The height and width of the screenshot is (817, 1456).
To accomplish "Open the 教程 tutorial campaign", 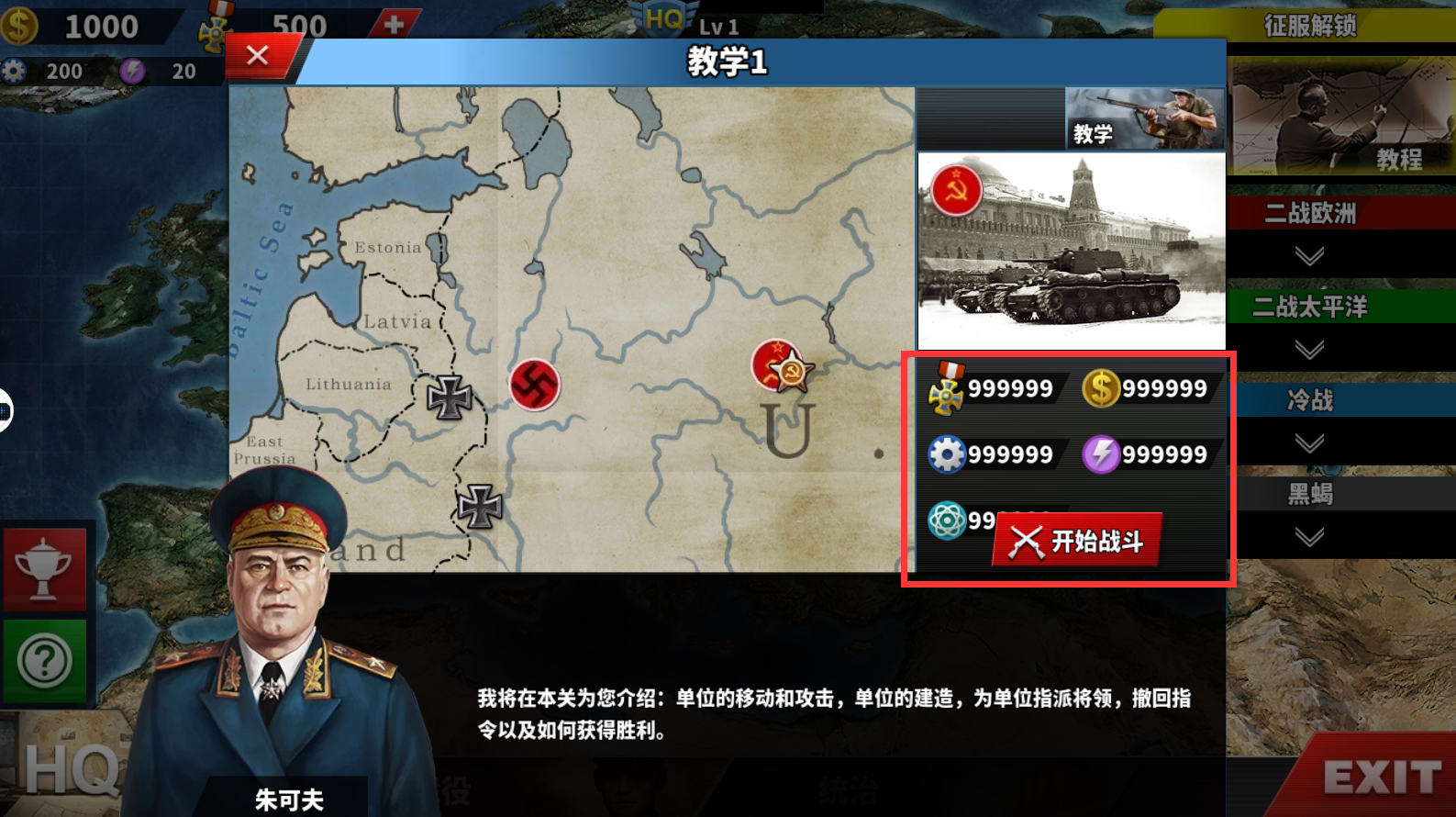I will click(1340, 118).
